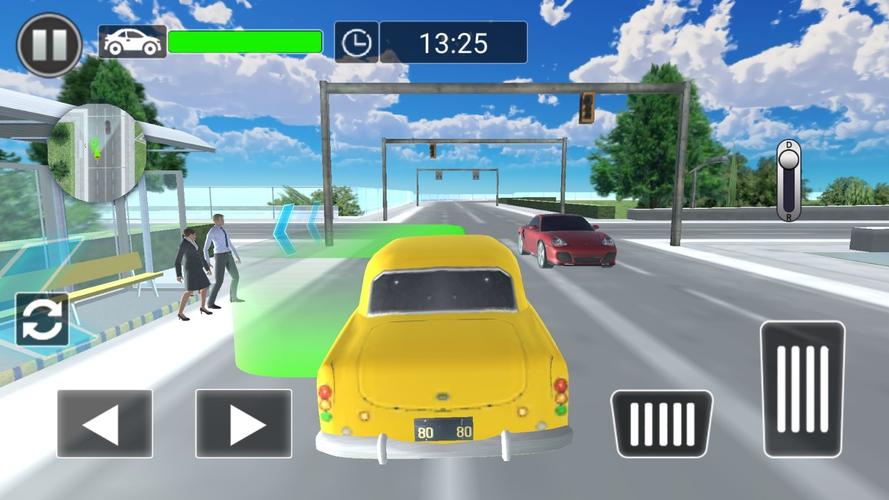Tap the brake pedal

point(661,424)
